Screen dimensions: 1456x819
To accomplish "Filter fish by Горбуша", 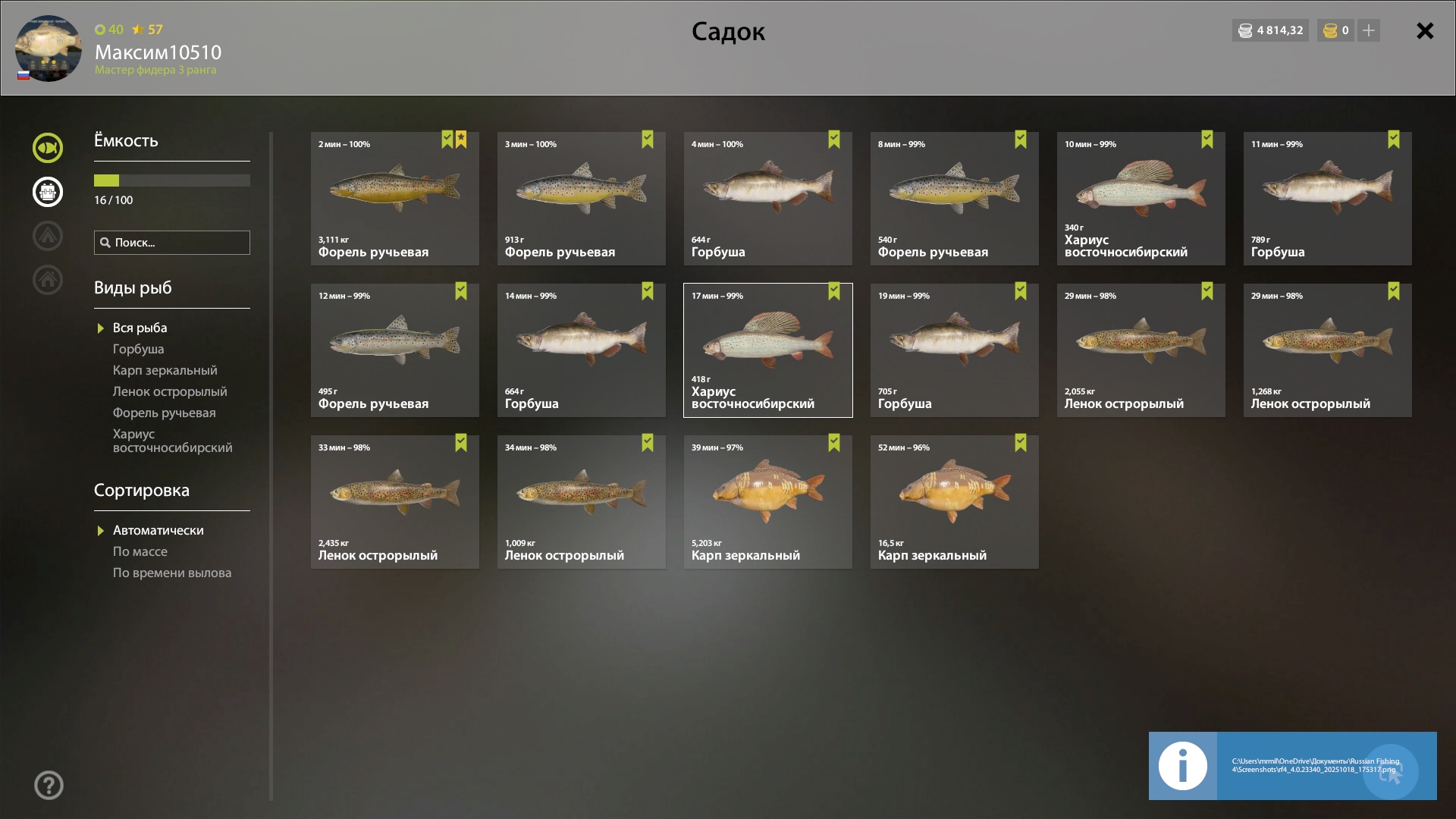I will tap(138, 349).
